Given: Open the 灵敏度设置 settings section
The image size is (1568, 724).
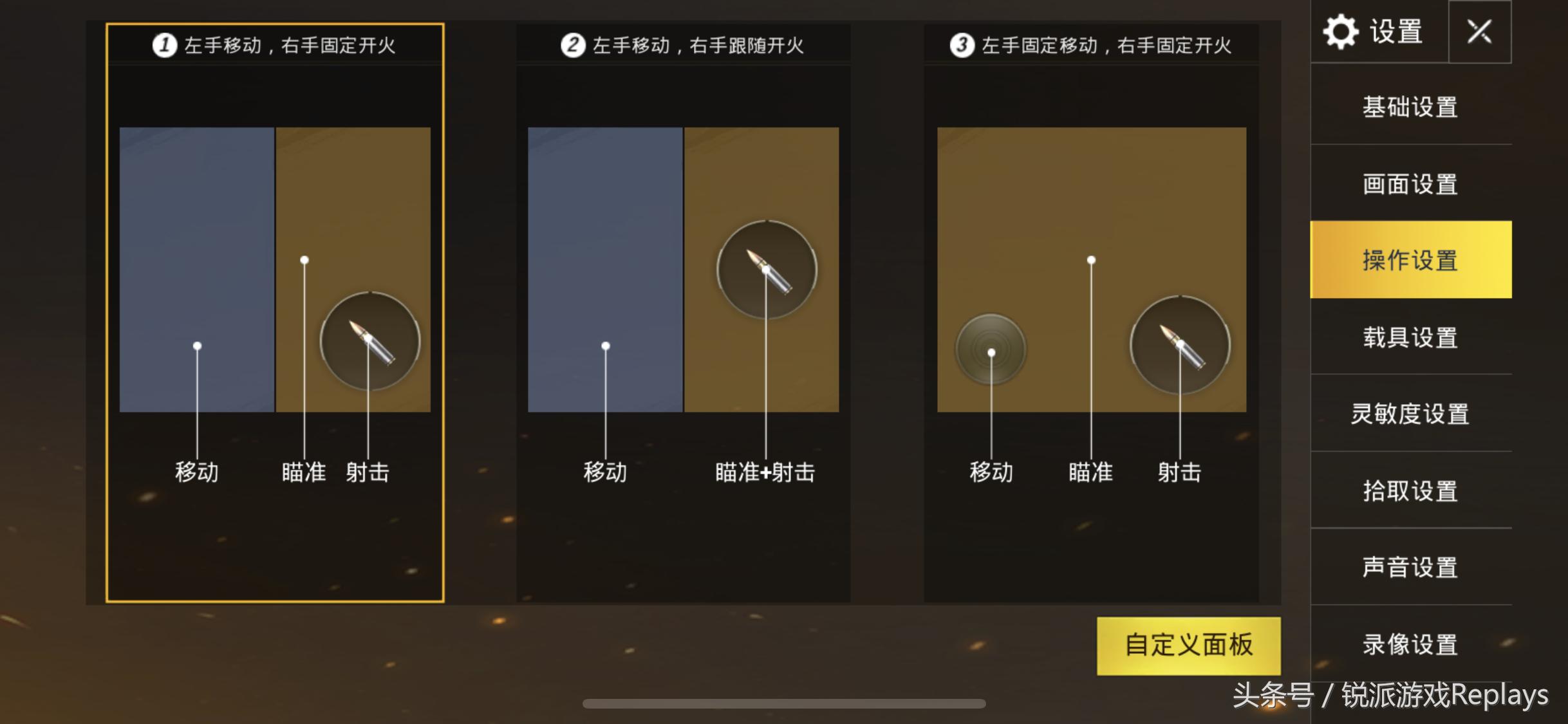Looking at the screenshot, I should [1411, 414].
